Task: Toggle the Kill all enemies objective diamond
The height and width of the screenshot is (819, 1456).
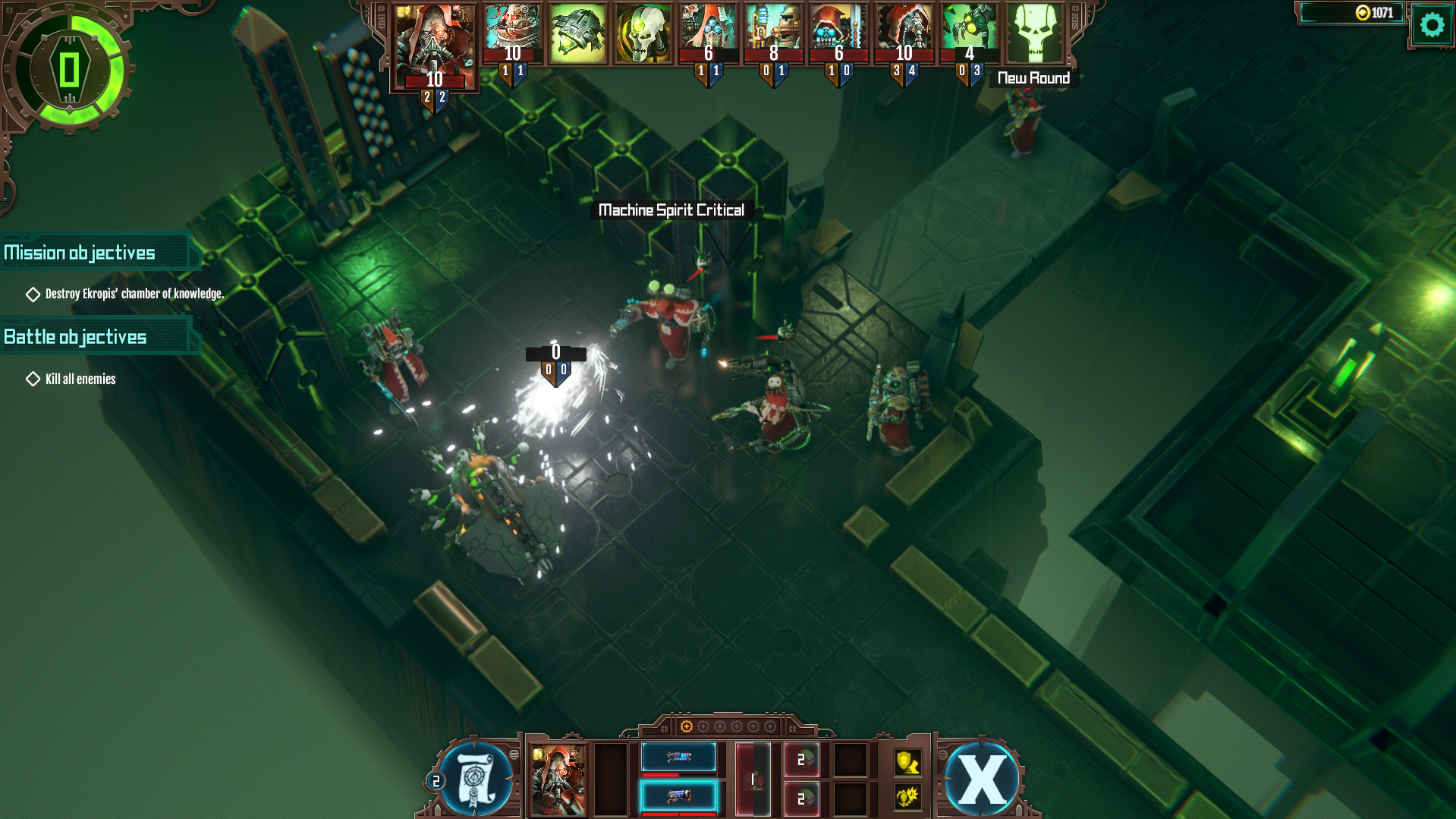Action: point(33,378)
